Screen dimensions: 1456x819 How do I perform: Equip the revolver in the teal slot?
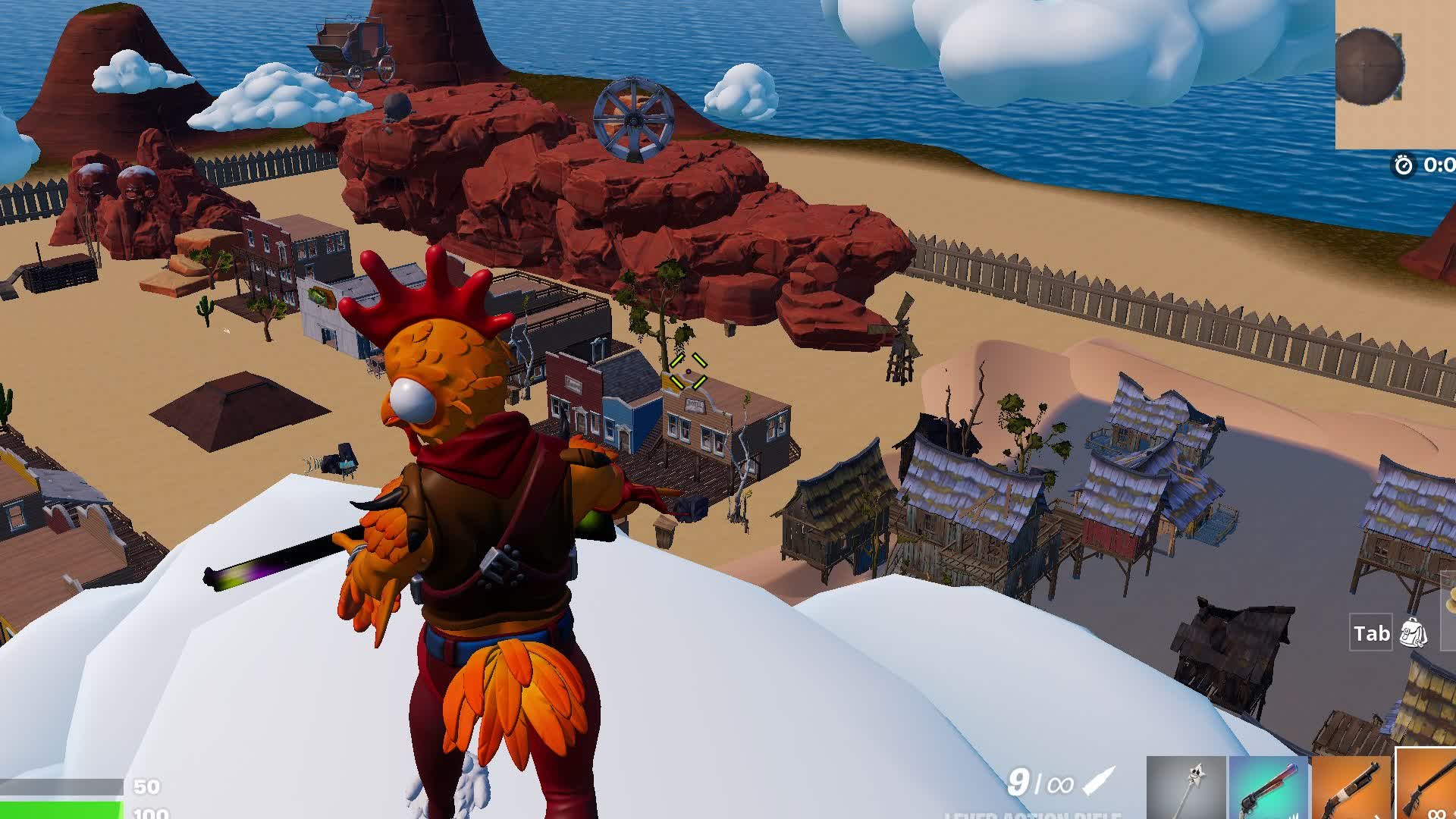1269,789
